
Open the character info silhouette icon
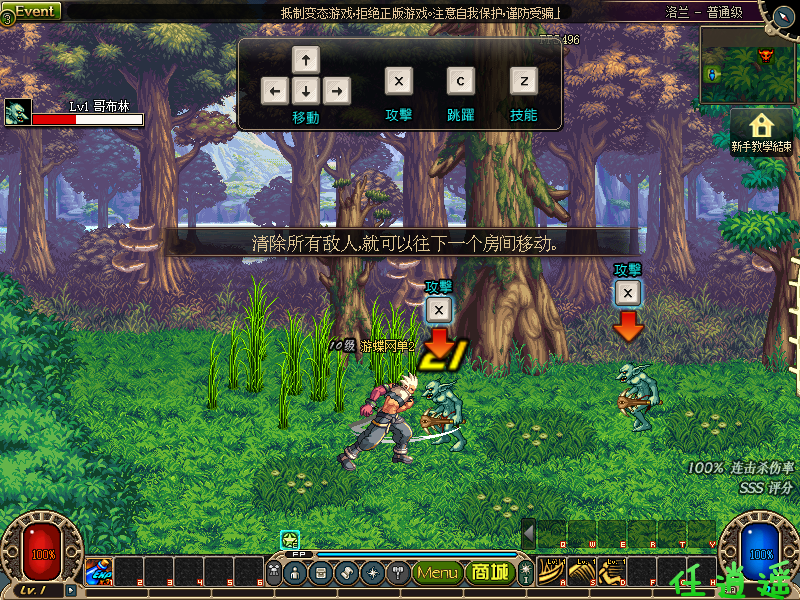(x=297, y=573)
